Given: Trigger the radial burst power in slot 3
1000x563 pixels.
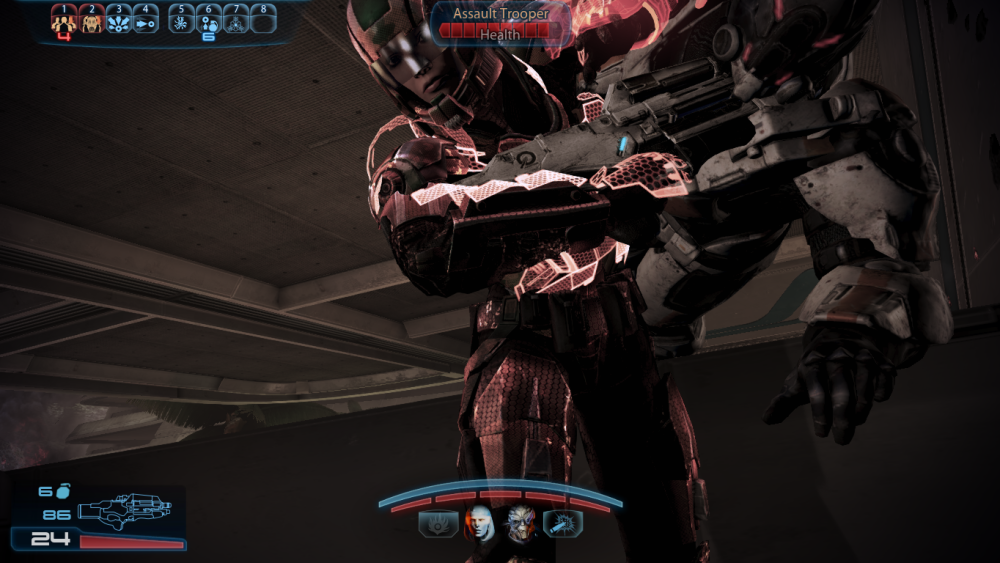Looking at the screenshot, I should [119, 20].
